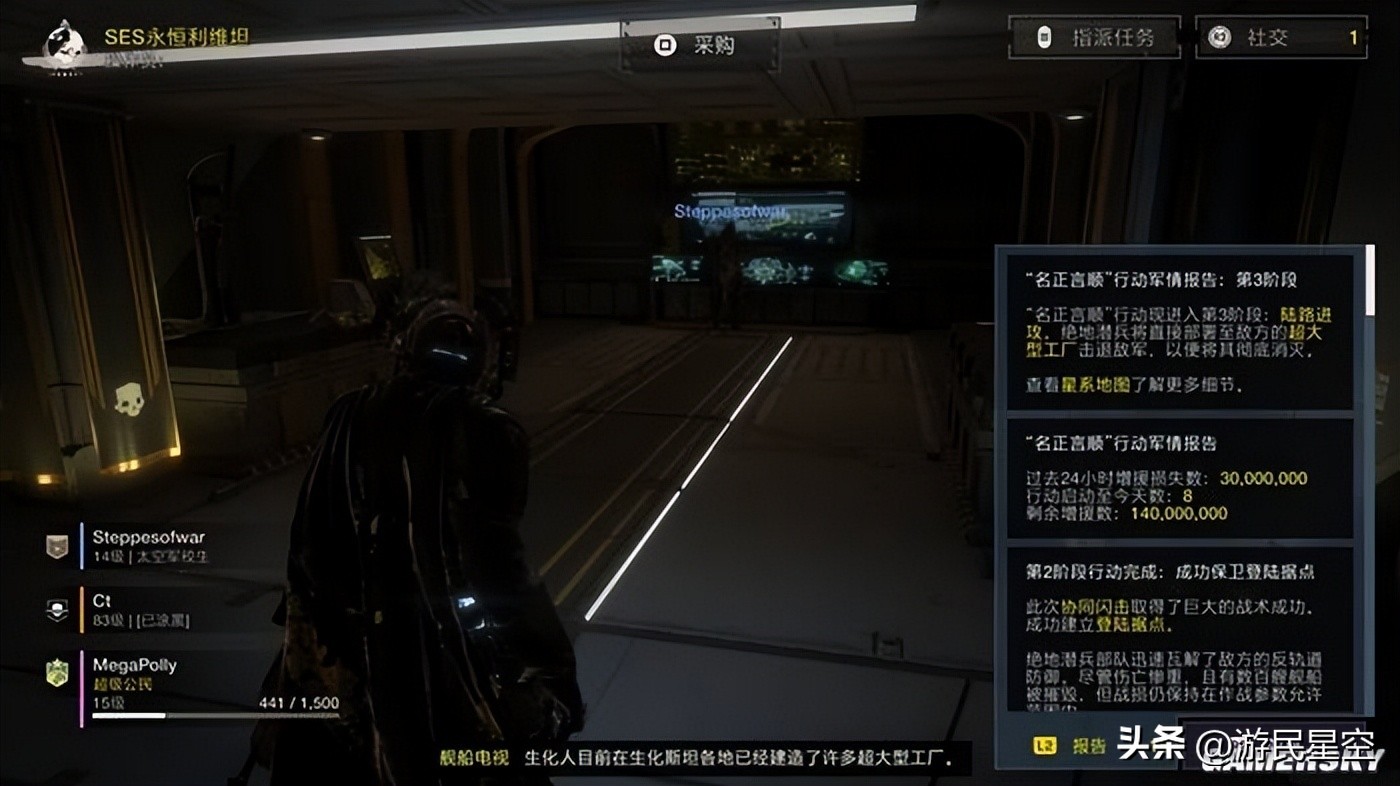Screen dimensions: 1400x786
Task: Open the 第3阶段 operation briefing entry
Action: point(1178,330)
